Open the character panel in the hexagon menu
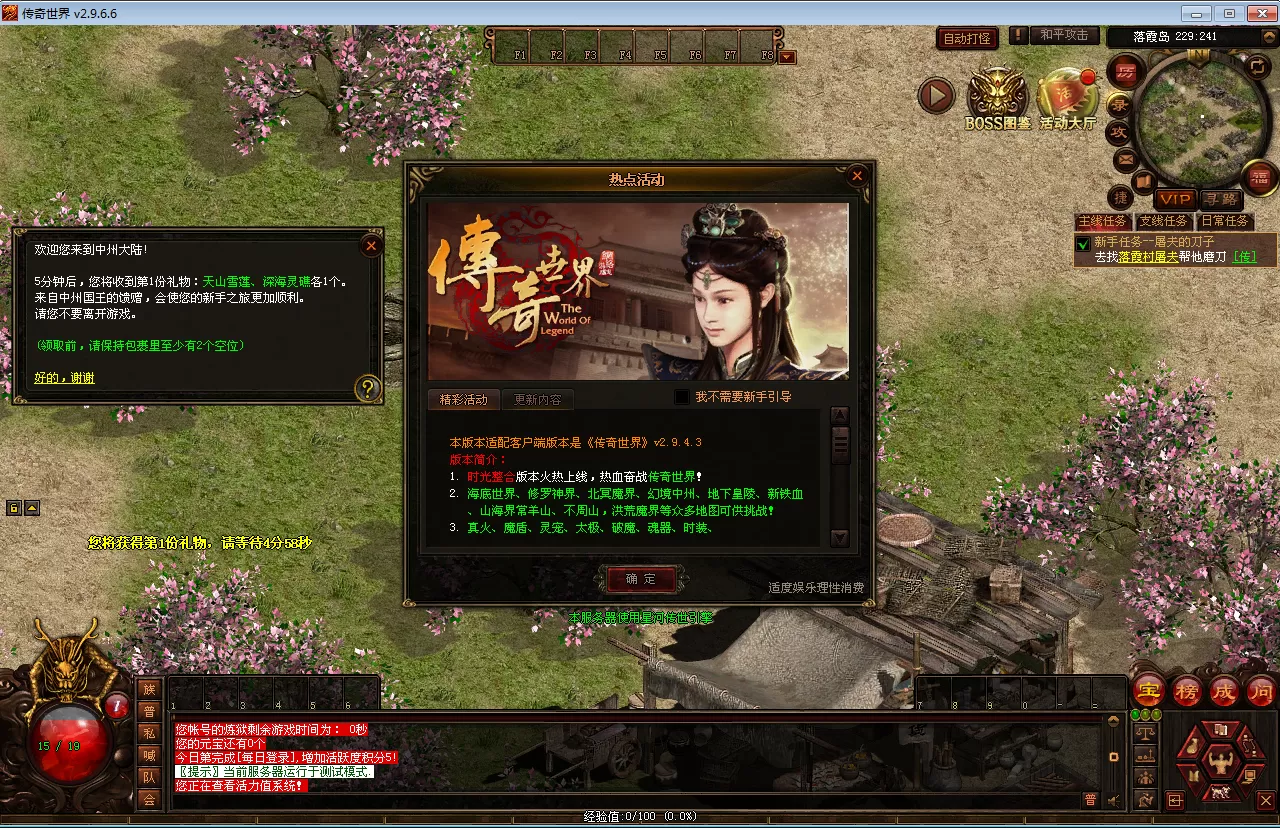 [x=1218, y=764]
